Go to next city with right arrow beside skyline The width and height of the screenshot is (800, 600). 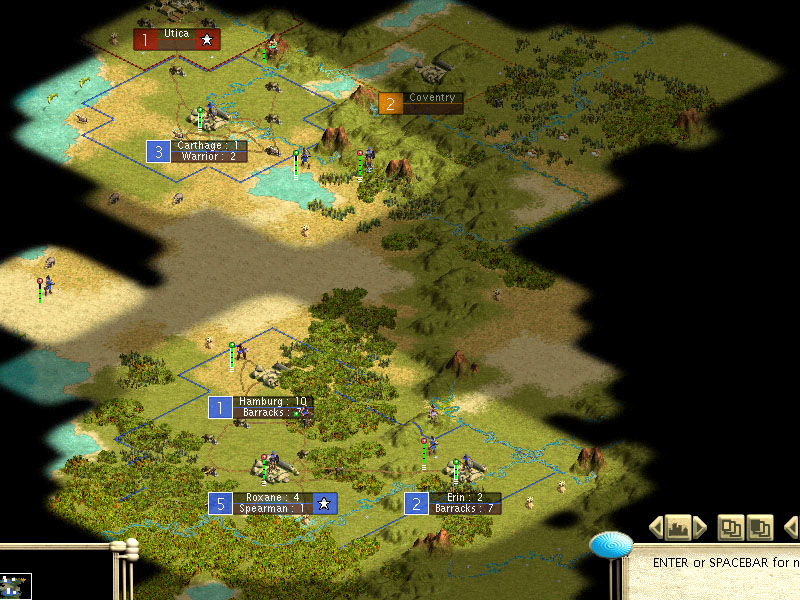click(x=700, y=526)
